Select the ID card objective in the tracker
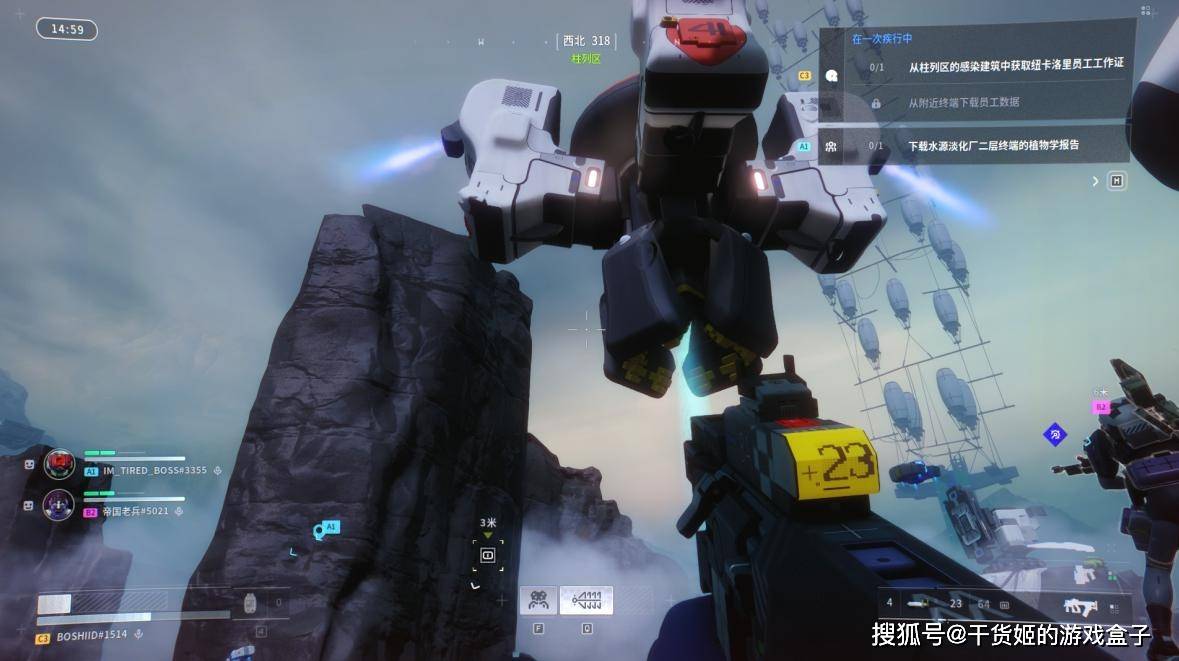This screenshot has width=1179, height=661. [x=1015, y=64]
